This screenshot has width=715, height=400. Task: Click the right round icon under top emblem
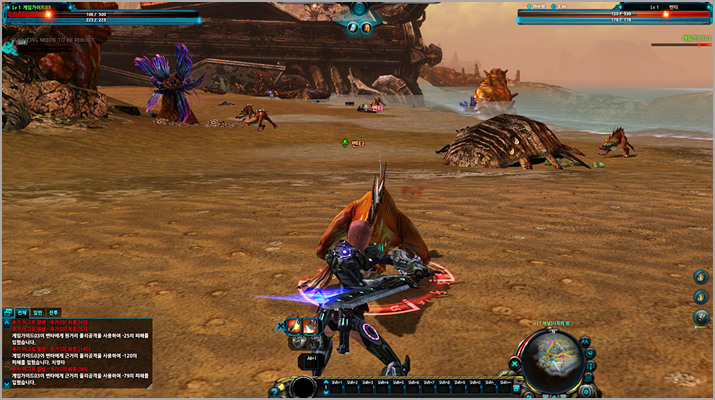click(367, 28)
